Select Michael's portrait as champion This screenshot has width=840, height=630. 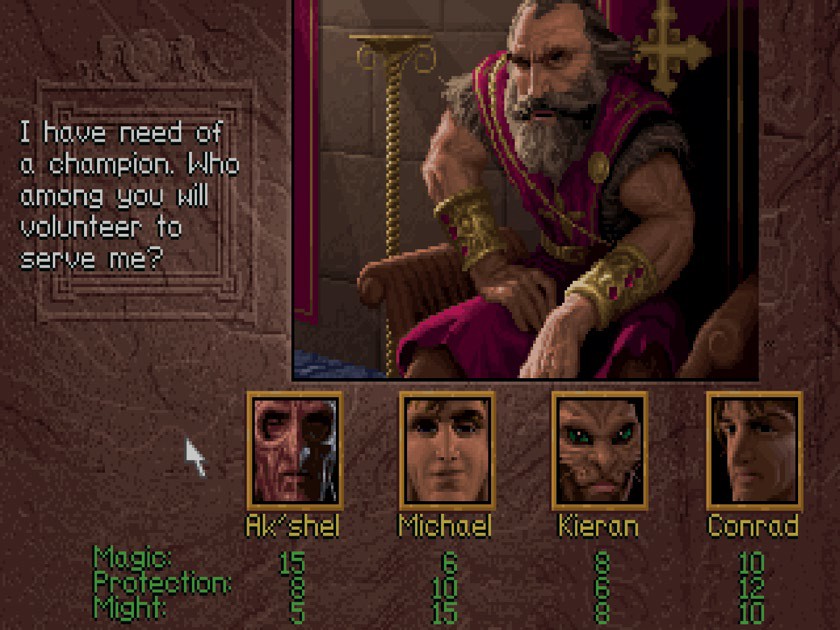coord(447,449)
